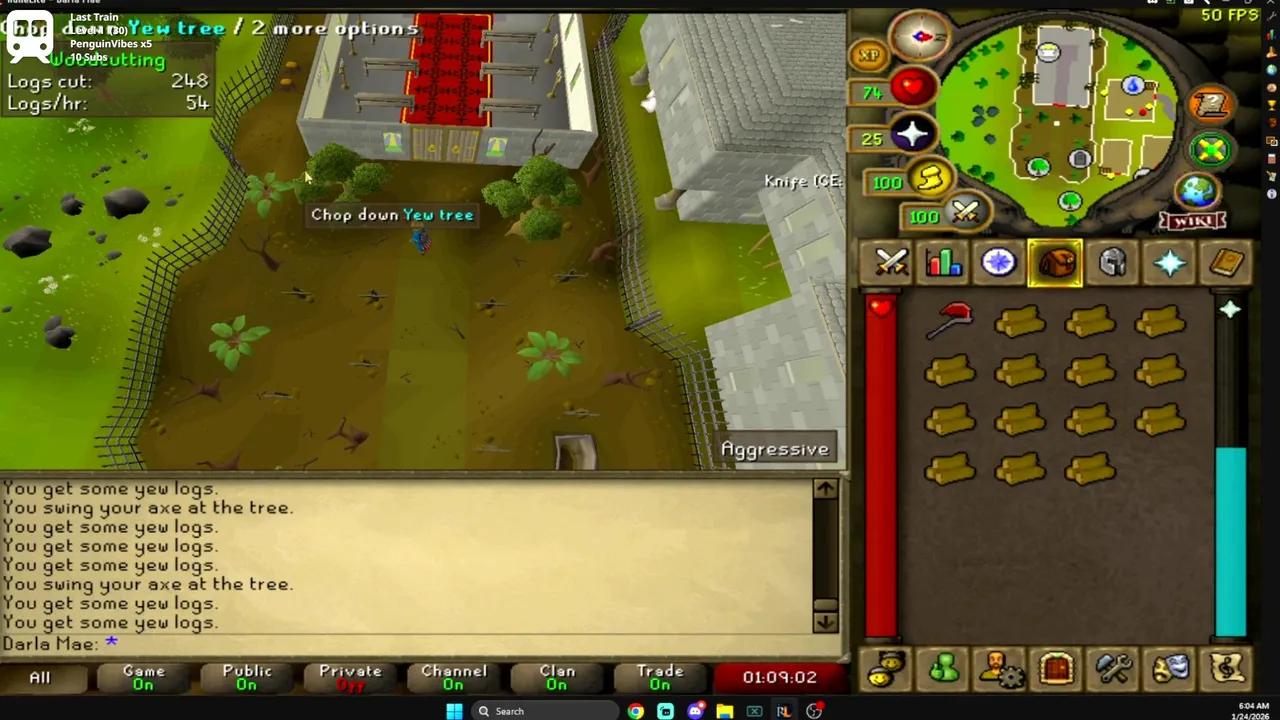This screenshot has height=720, width=1280.
Task: Select the Chop down Yew tree option
Action: (x=392, y=214)
